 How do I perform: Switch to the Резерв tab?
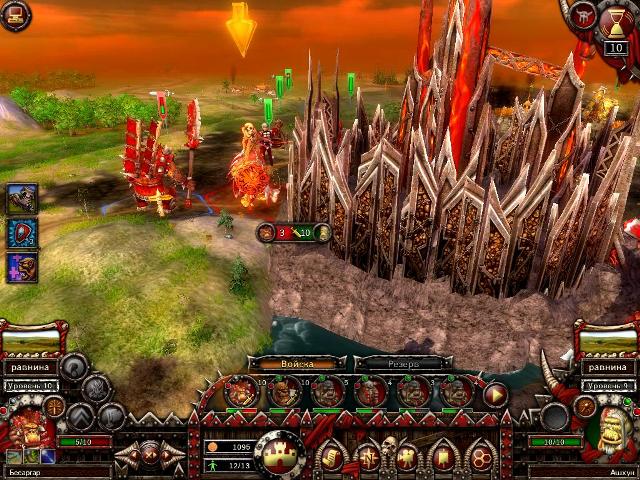[401, 364]
